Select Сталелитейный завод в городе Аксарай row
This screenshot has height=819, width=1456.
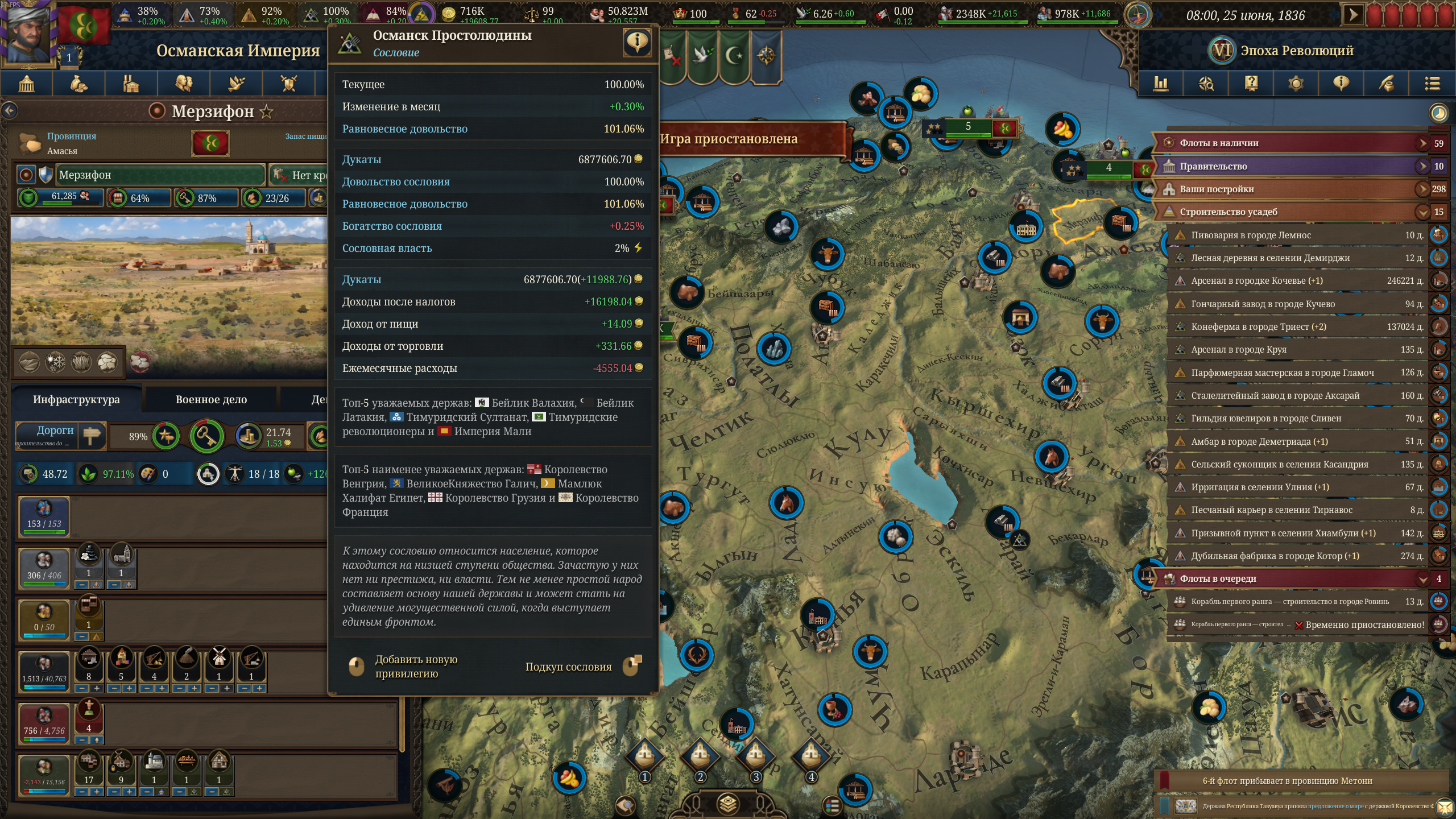pos(1275,395)
